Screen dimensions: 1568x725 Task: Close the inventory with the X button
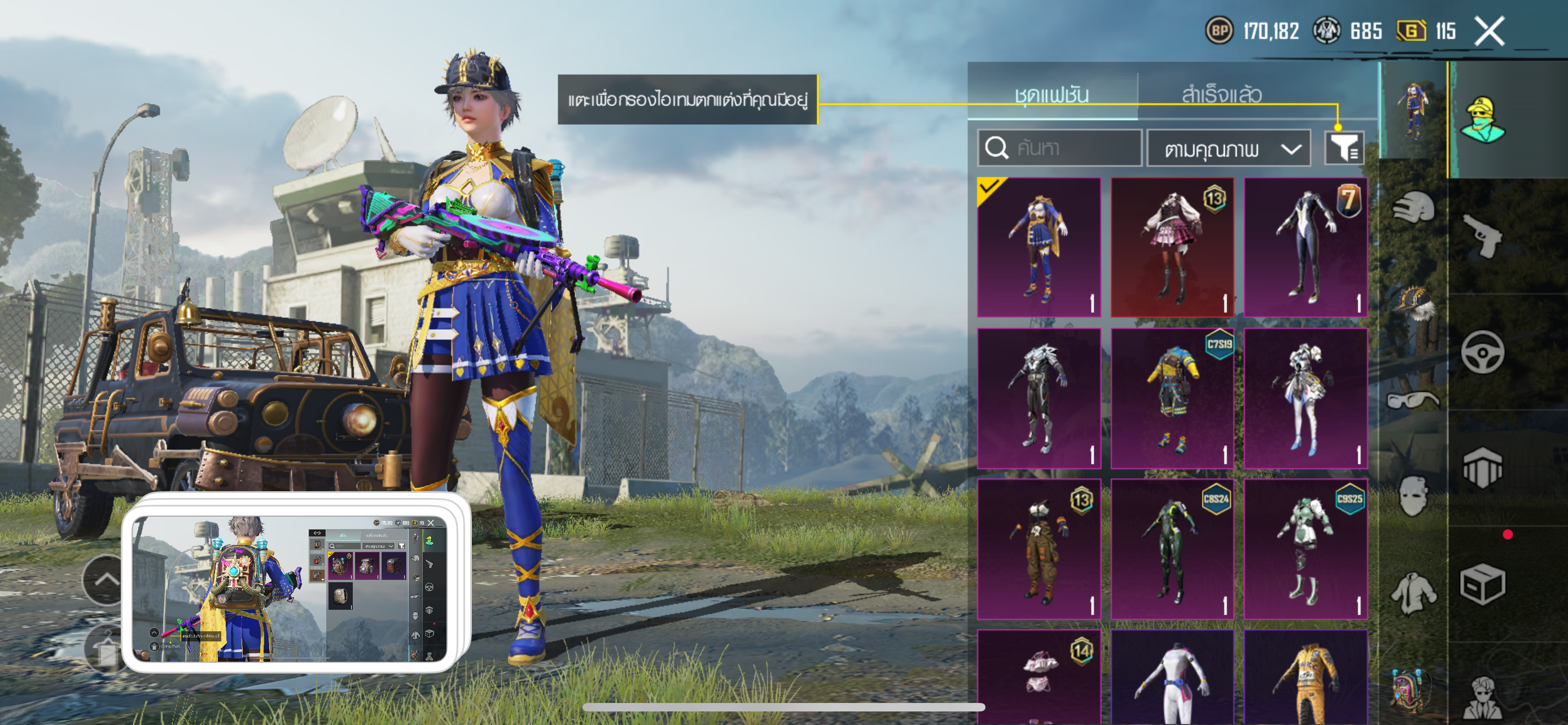1489,31
